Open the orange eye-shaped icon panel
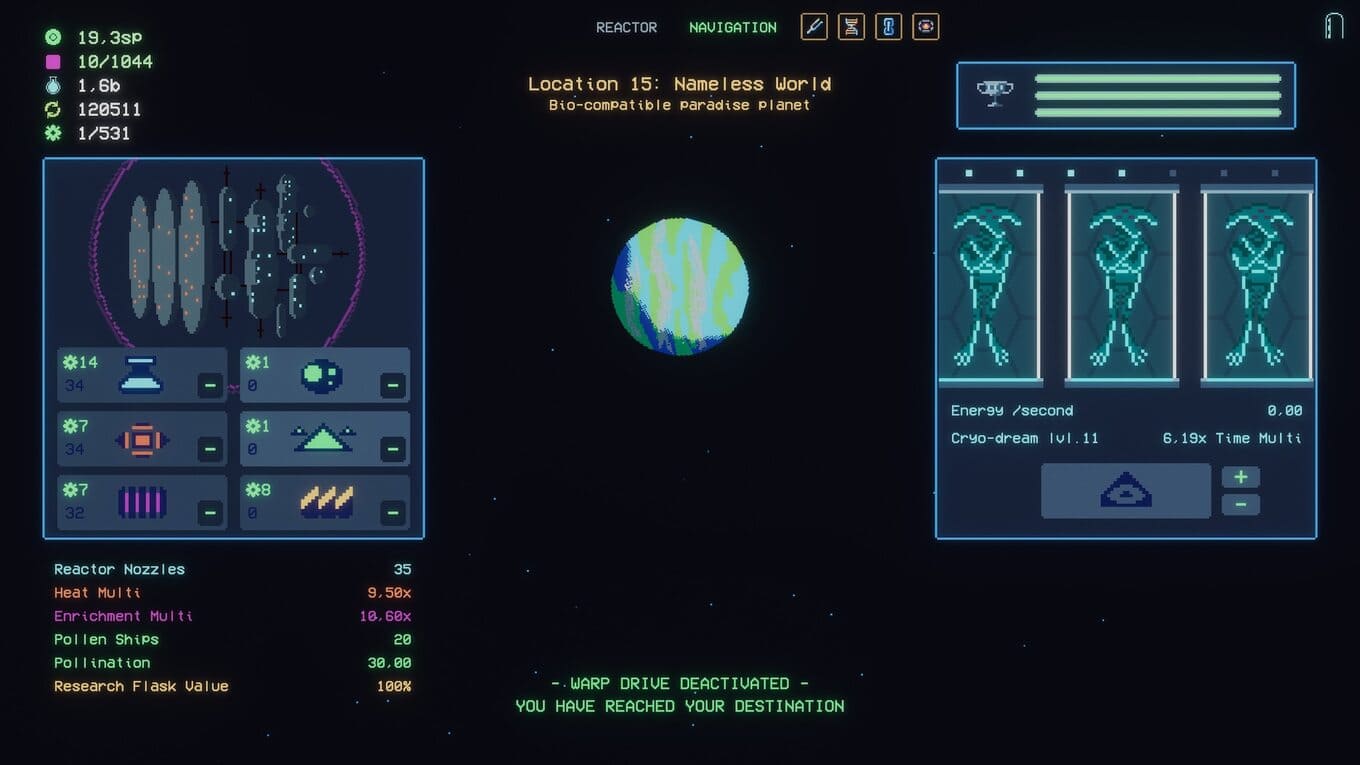 click(926, 27)
